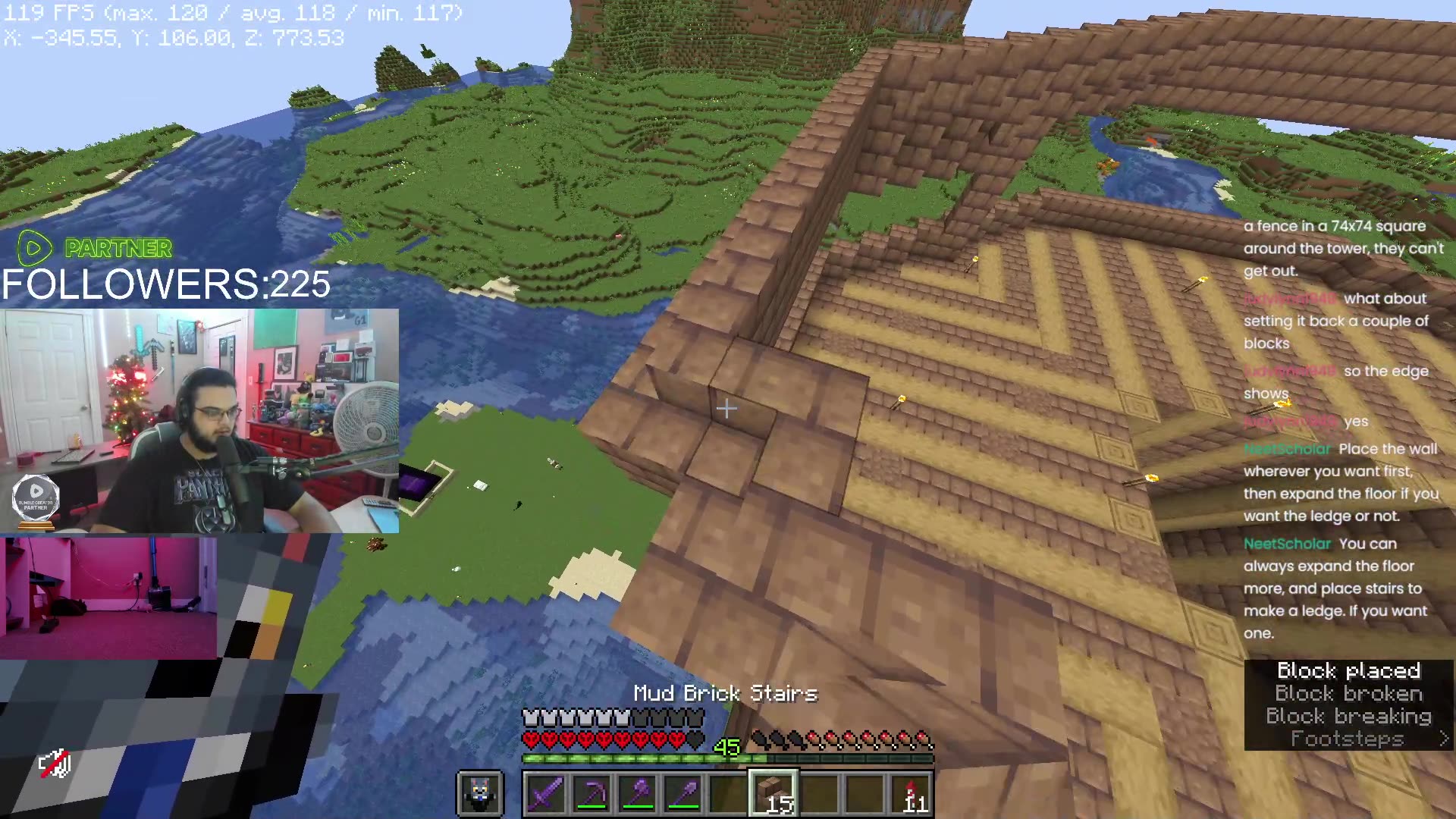Select the mud brick stairs slot

(x=773, y=794)
